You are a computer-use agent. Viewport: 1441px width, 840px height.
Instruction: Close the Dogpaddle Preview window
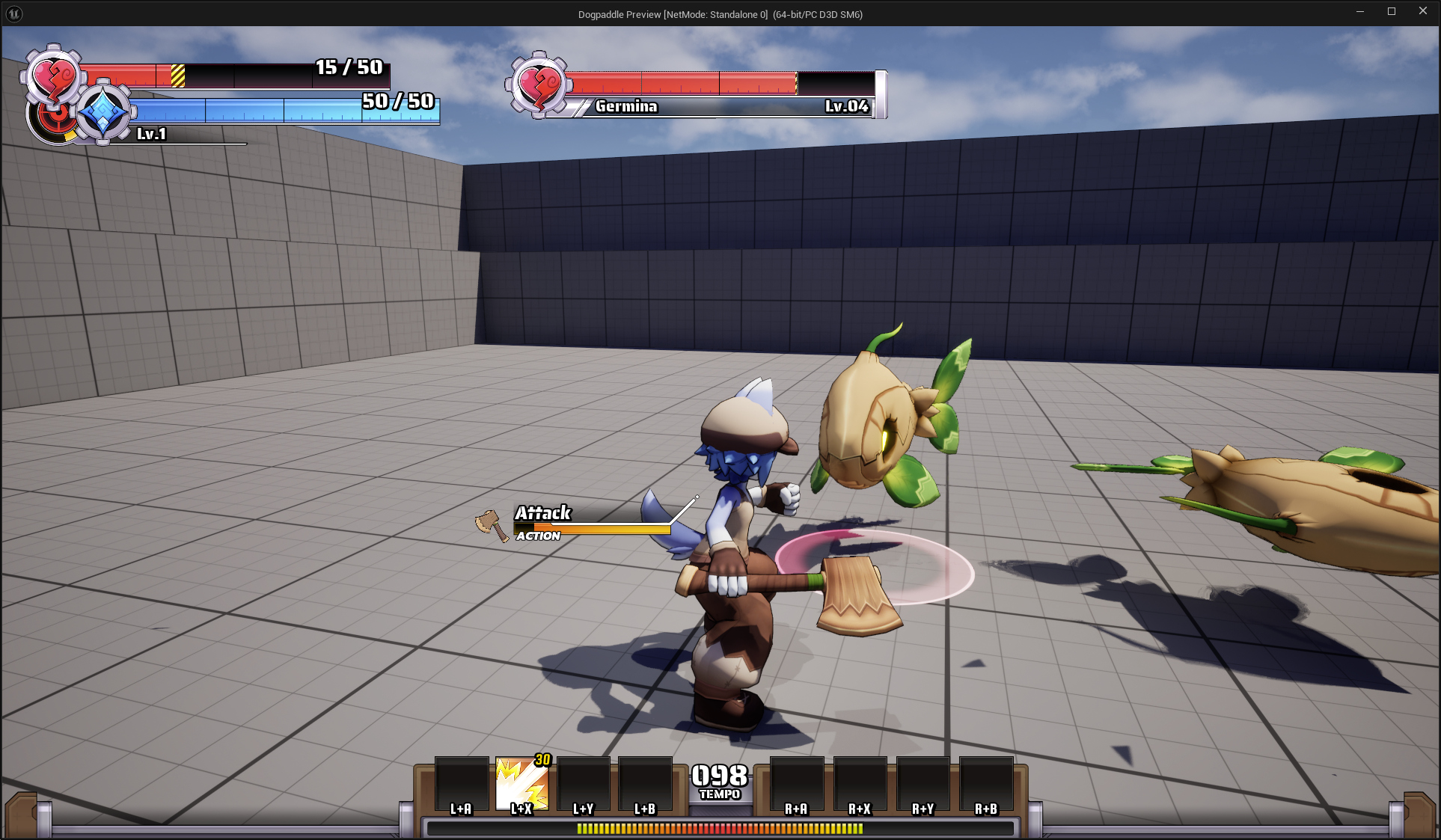1422,11
